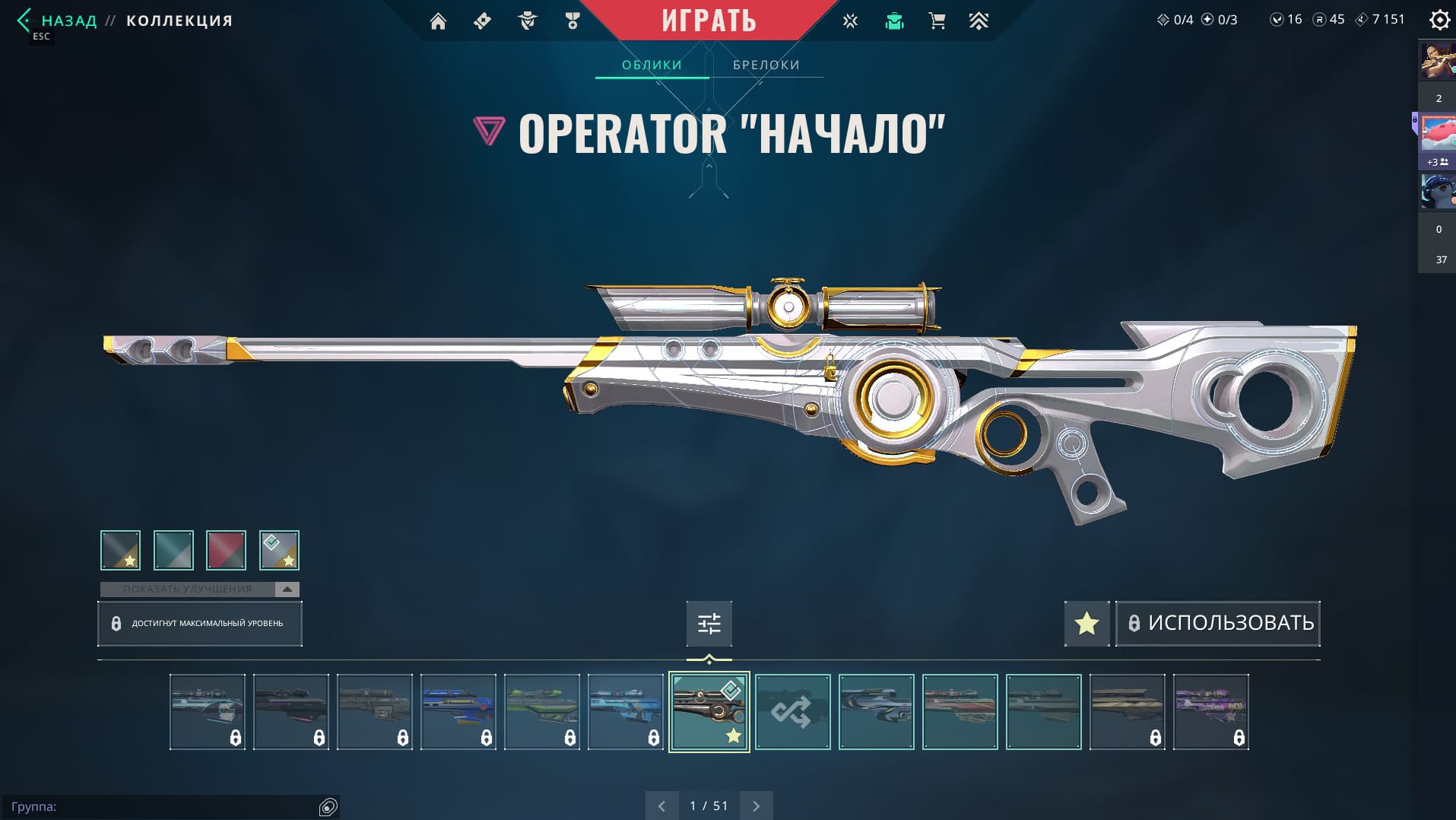Toggle the favorite star button
This screenshot has height=820, width=1456.
(1086, 624)
